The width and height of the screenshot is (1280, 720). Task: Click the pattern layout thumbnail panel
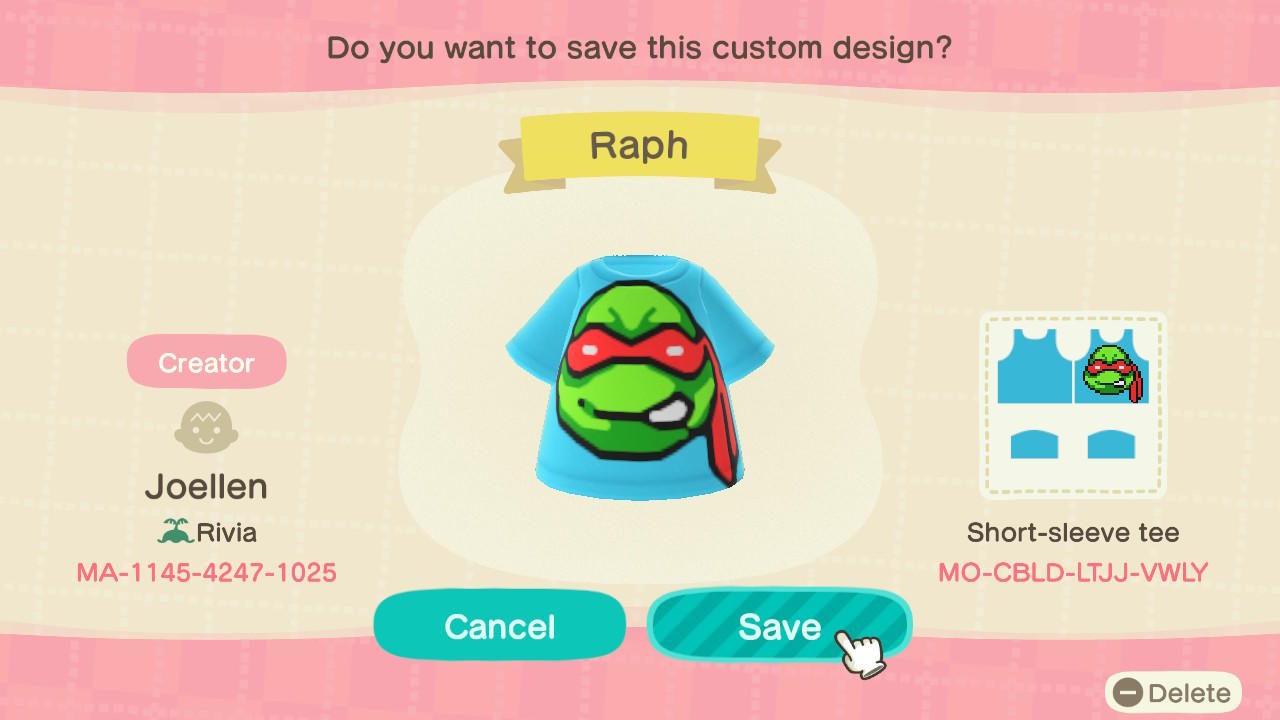1073,405
